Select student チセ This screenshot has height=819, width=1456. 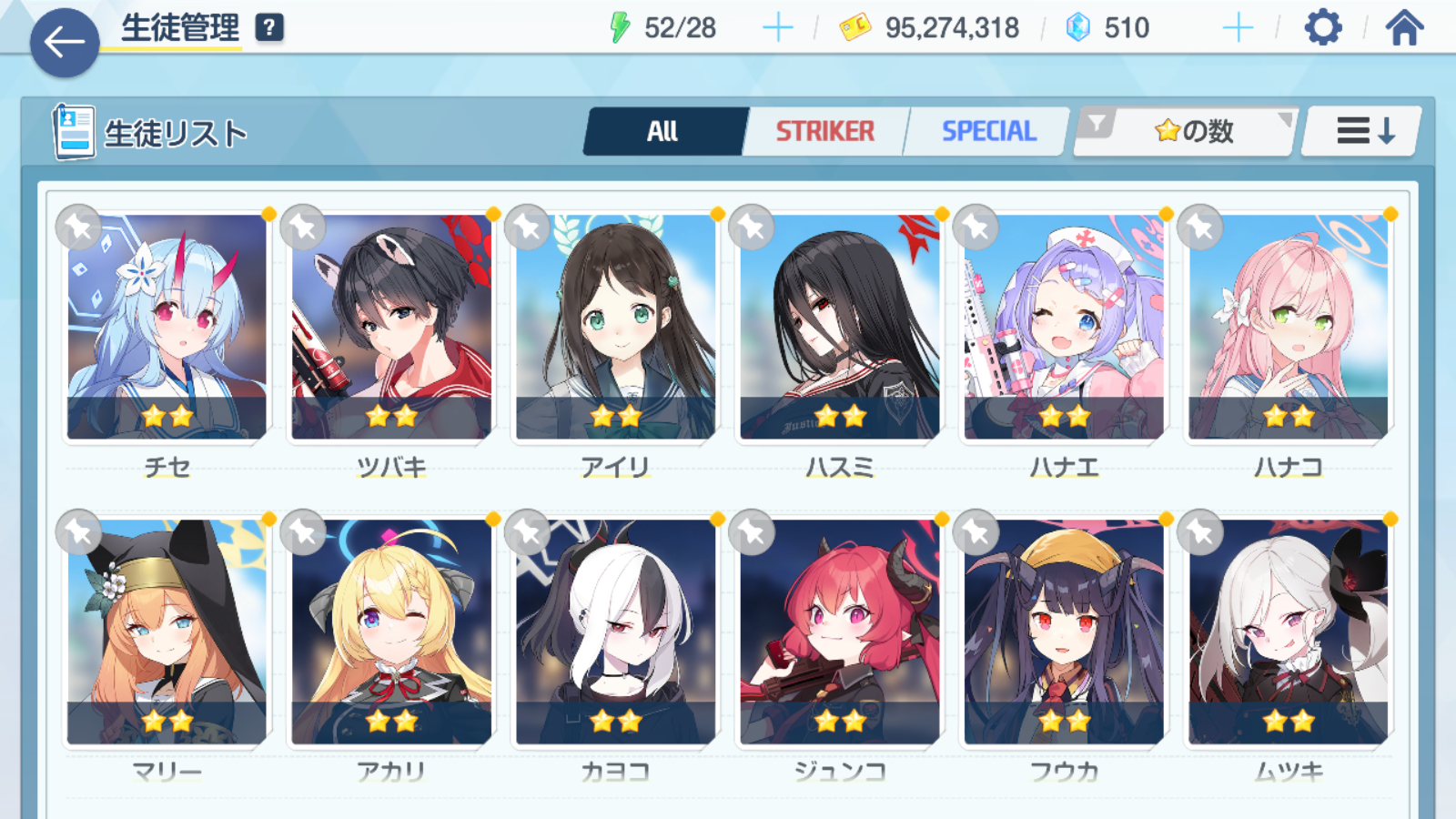pos(167,328)
